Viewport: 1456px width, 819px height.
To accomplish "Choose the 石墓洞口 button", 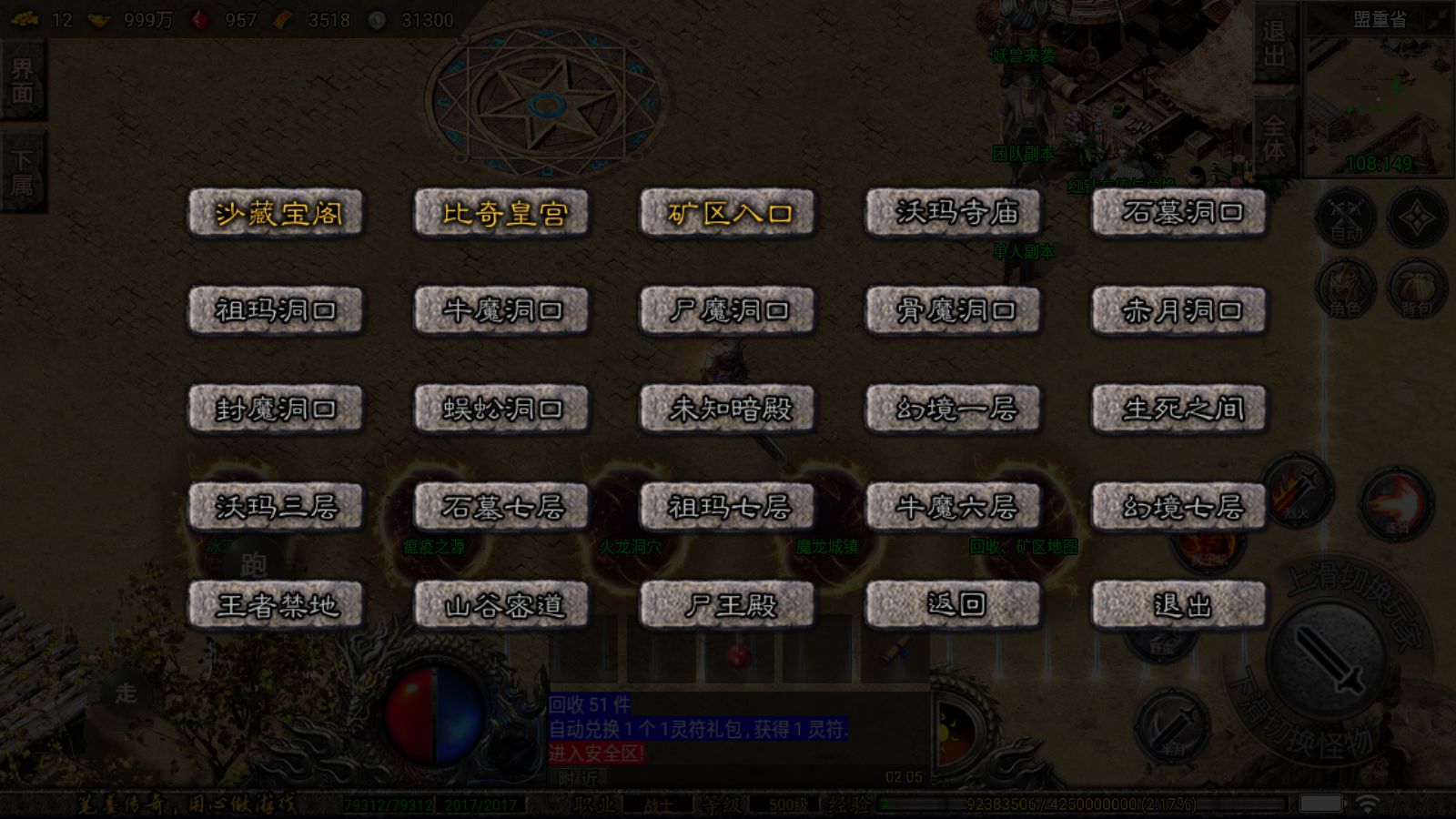I will coord(1179,213).
